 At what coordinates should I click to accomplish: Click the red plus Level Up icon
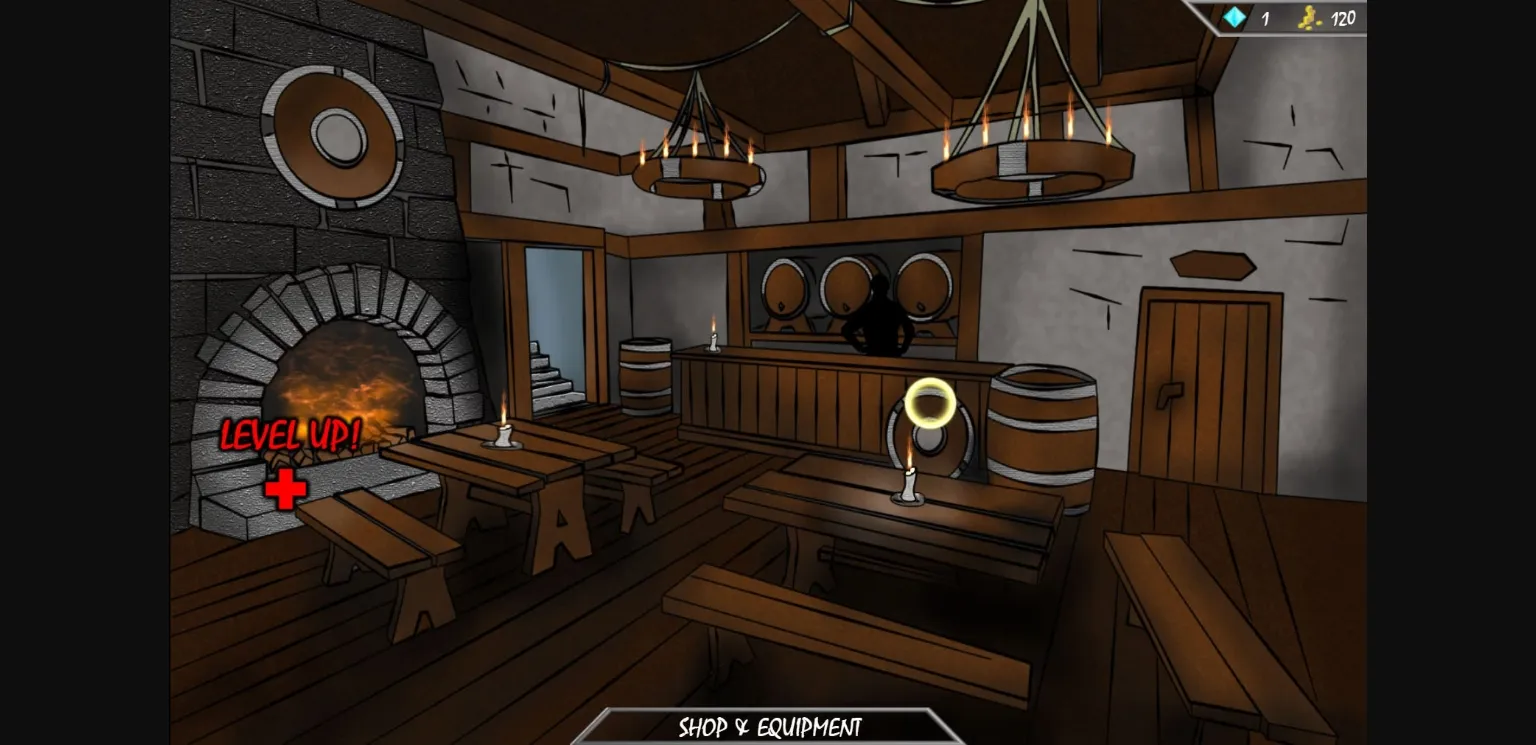[x=284, y=487]
